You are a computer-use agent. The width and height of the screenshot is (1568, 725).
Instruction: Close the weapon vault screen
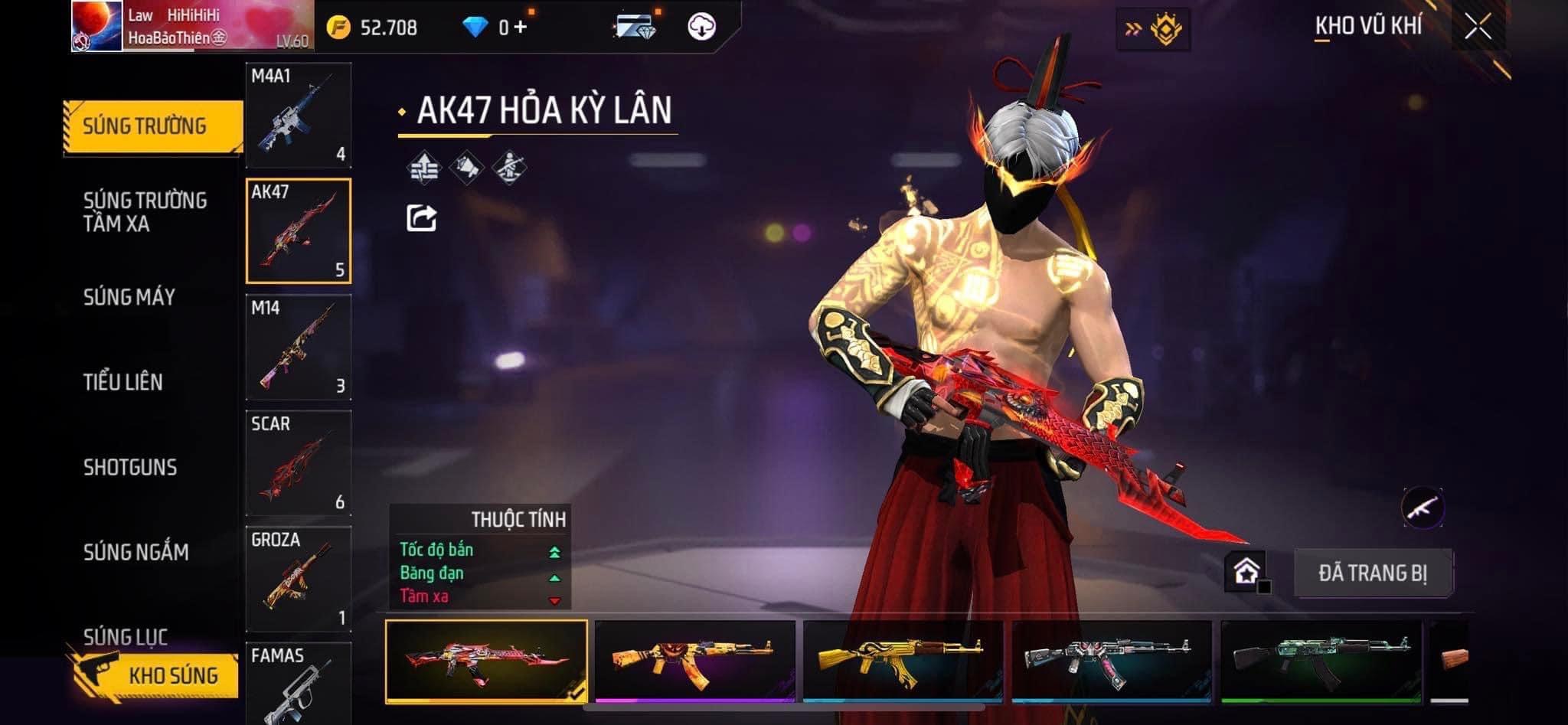[1478, 28]
